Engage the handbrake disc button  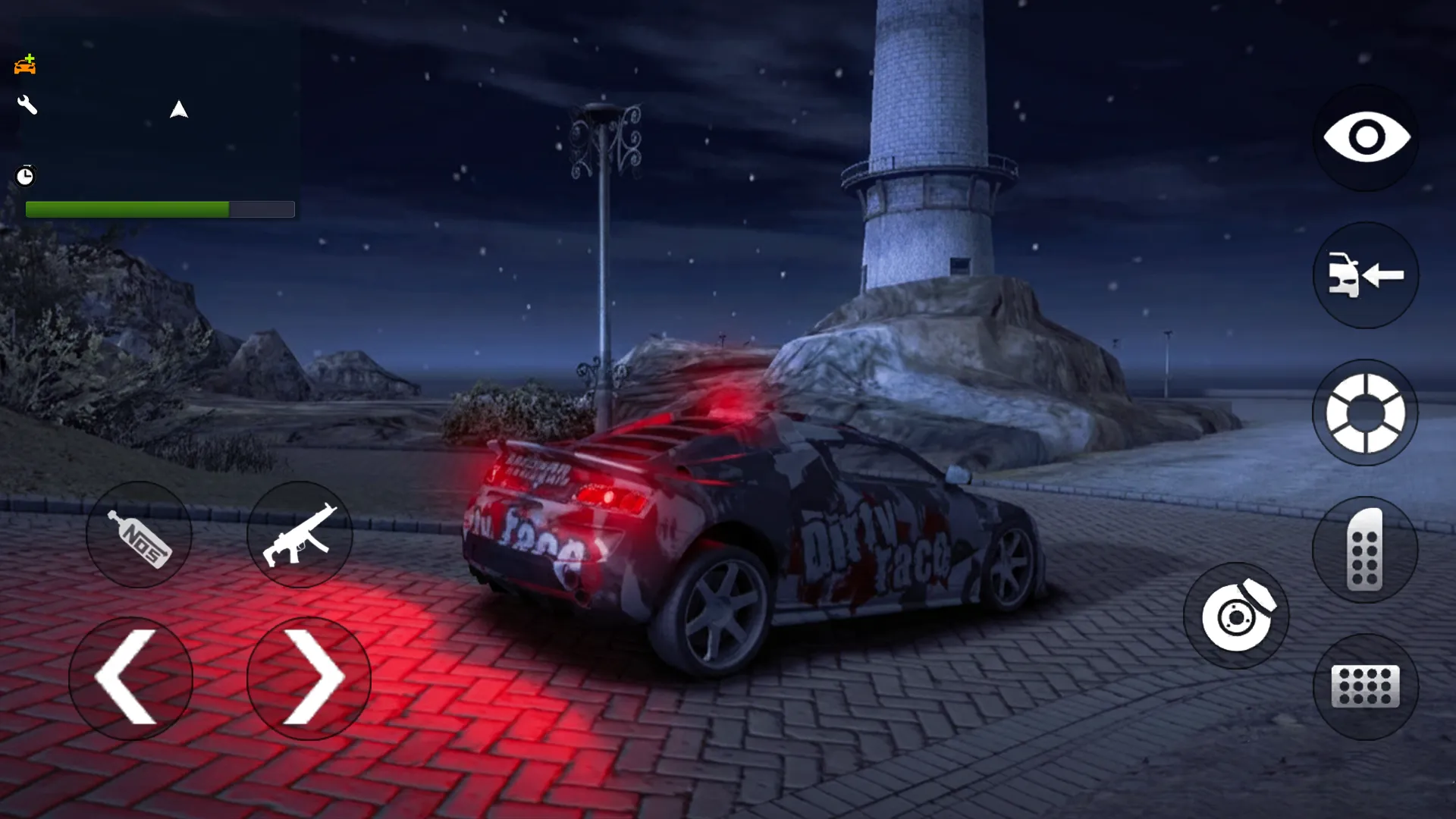tap(1236, 617)
